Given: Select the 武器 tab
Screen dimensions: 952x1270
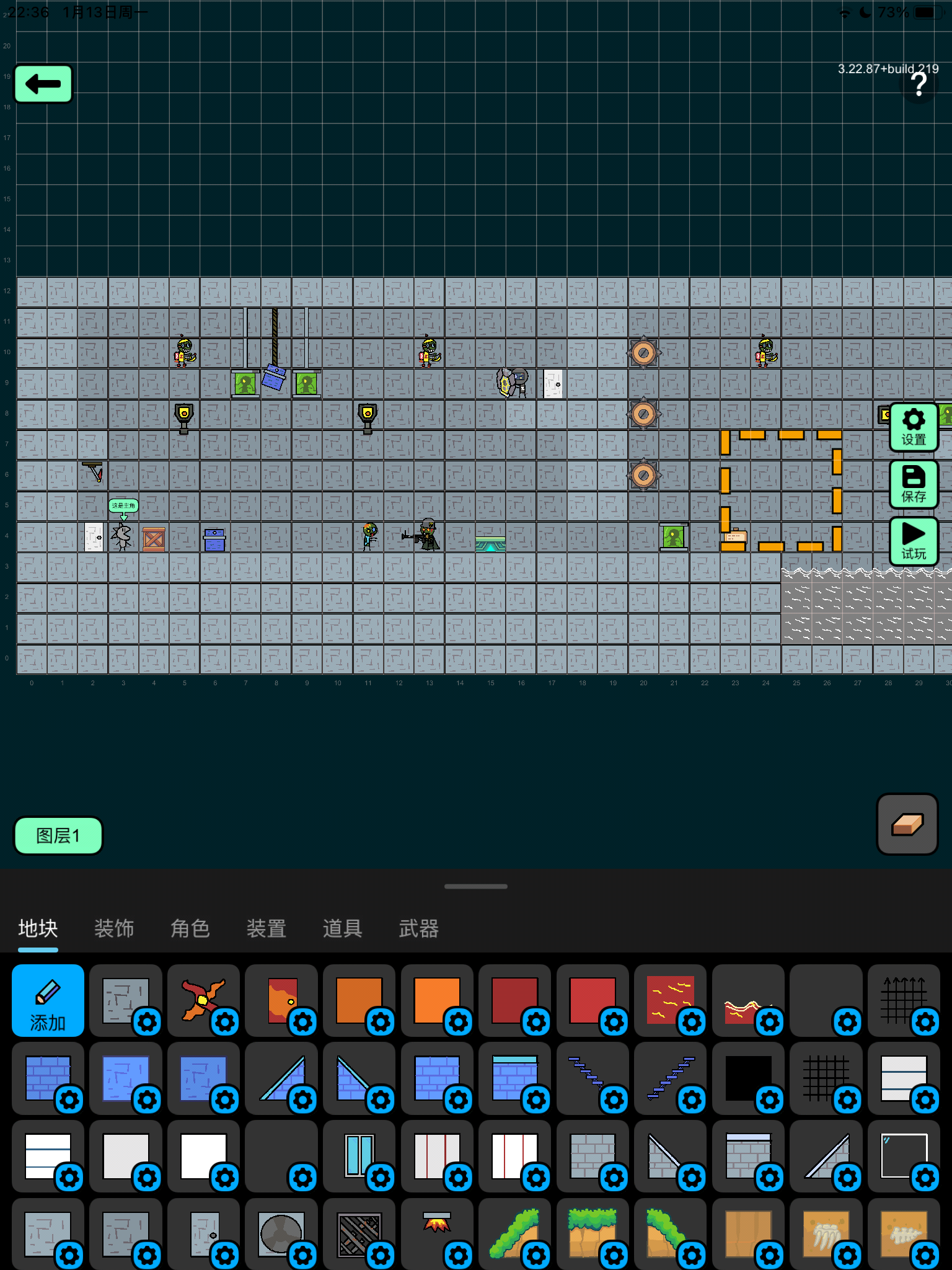Looking at the screenshot, I should point(419,928).
